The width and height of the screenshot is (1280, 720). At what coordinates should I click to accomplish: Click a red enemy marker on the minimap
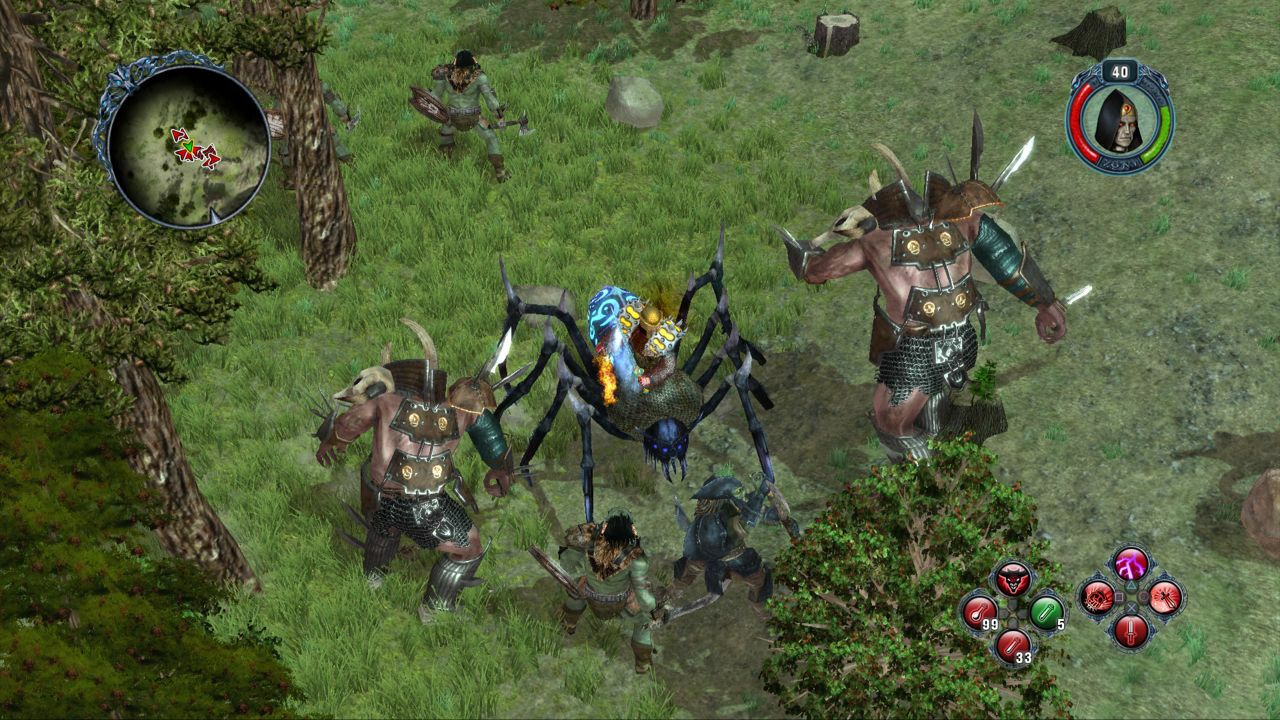pyautogui.click(x=179, y=135)
